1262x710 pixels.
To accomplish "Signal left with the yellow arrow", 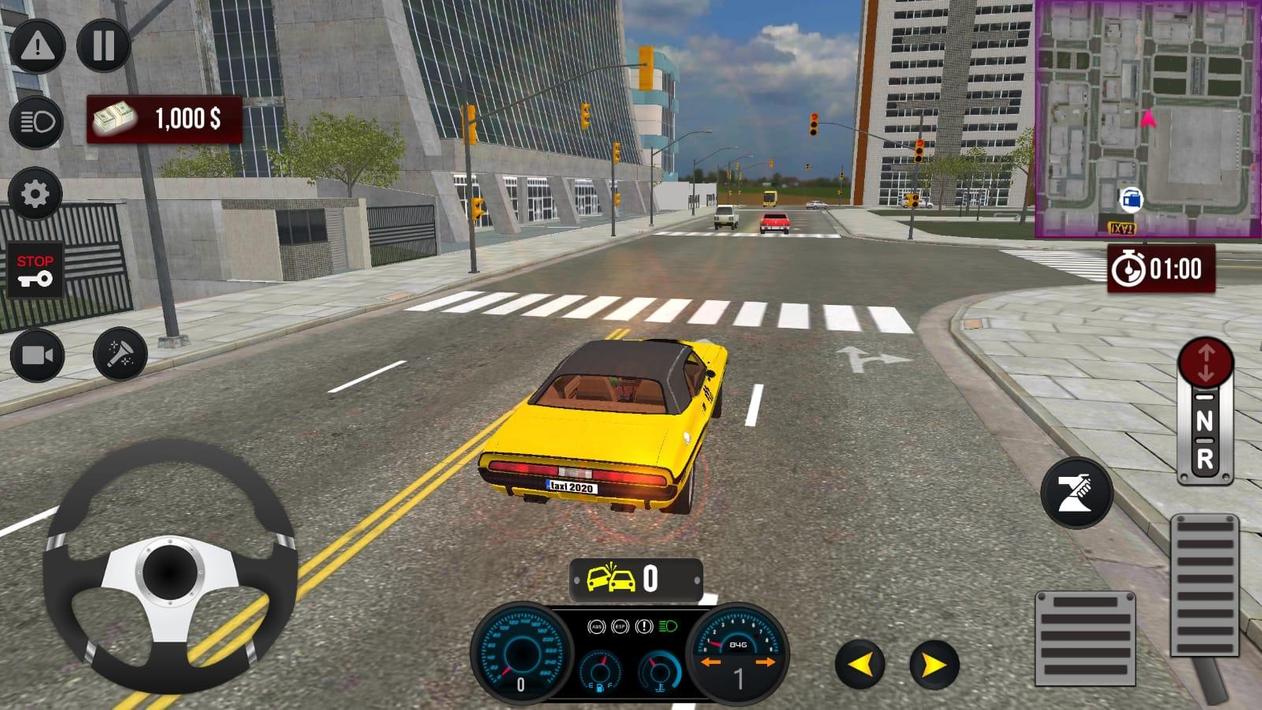I will [860, 664].
